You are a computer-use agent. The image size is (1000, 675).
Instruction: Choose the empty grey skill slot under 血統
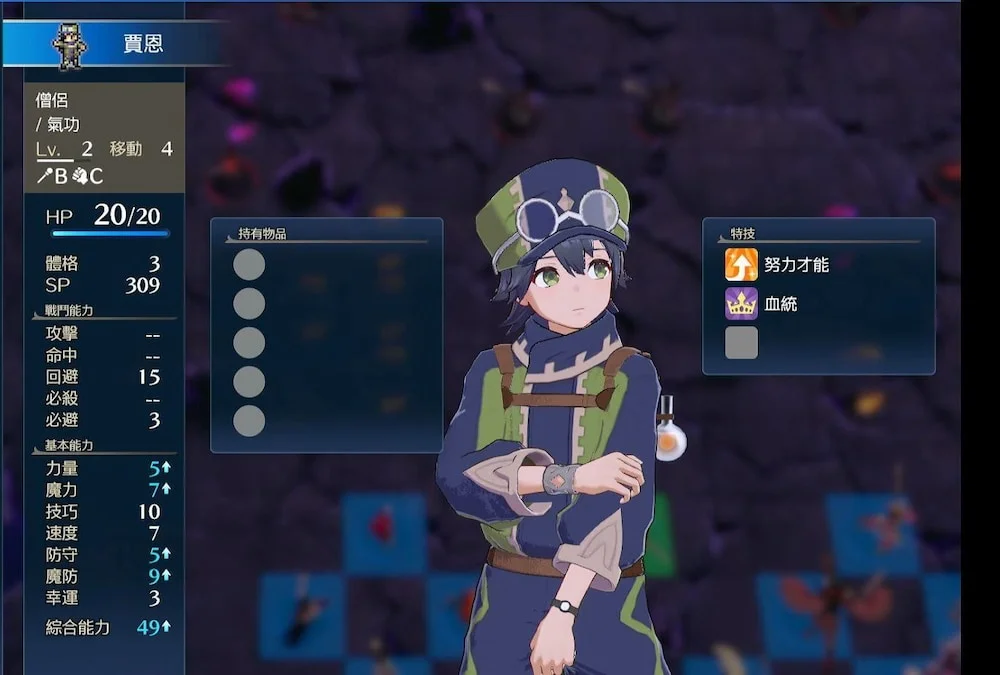[741, 343]
